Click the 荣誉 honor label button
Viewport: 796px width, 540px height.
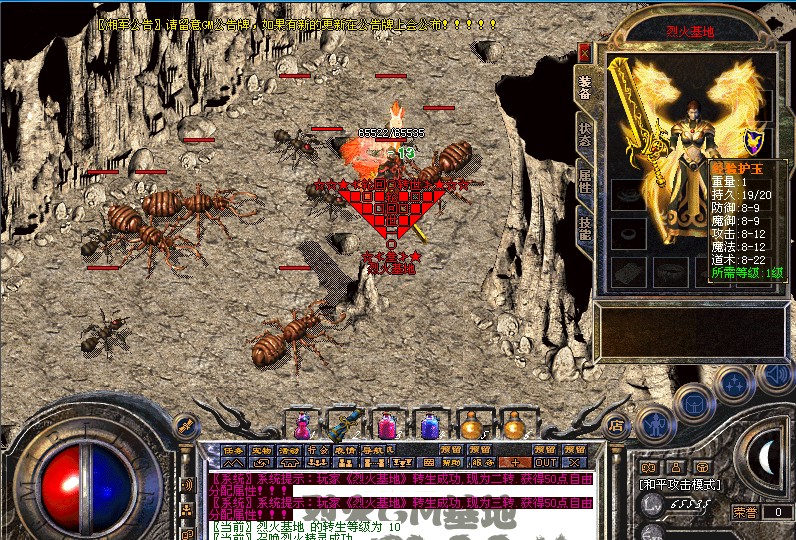(x=744, y=511)
